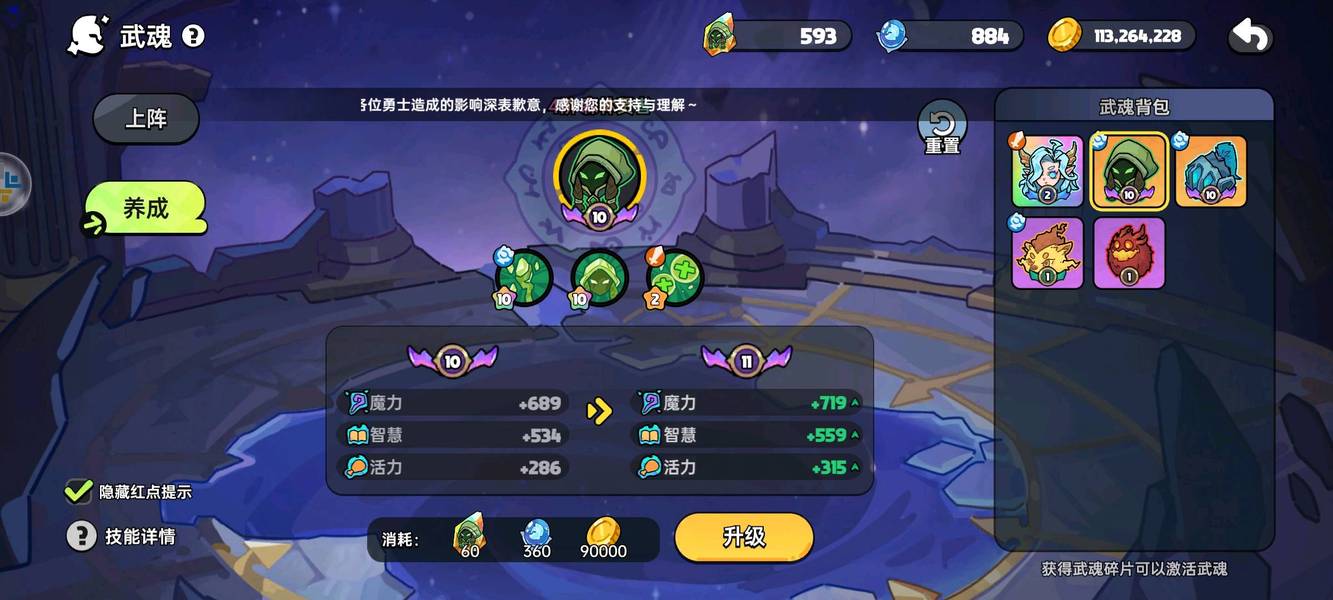The width and height of the screenshot is (1333, 600).
Task: Tap the yellow 升级 upgrade button
Action: click(743, 537)
